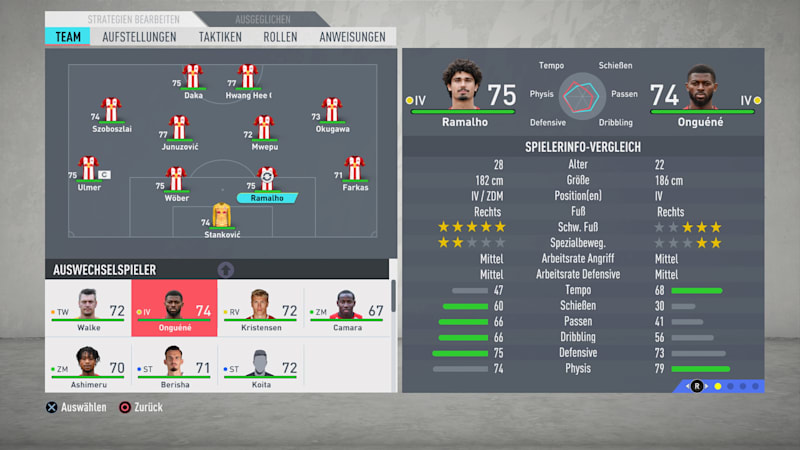Choose goalkeeper Stanković on the pitch
The width and height of the screenshot is (800, 450).
[221, 215]
